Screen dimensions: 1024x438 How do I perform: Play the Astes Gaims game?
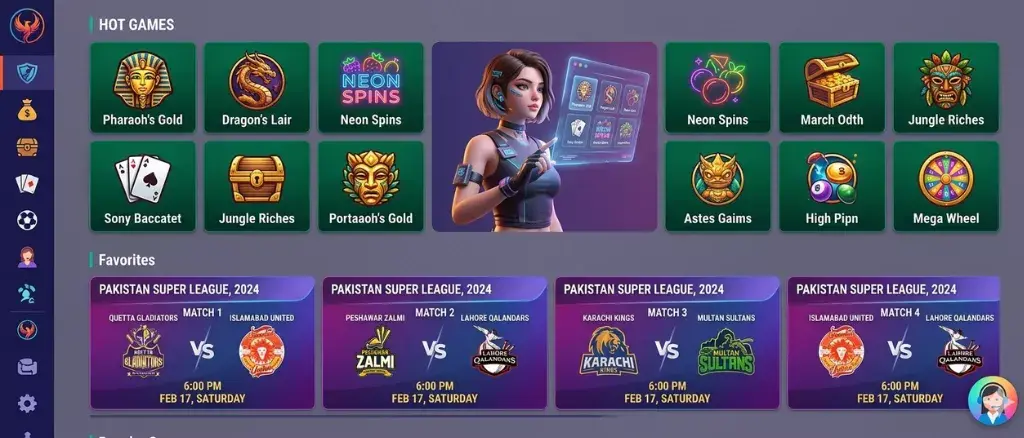718,186
